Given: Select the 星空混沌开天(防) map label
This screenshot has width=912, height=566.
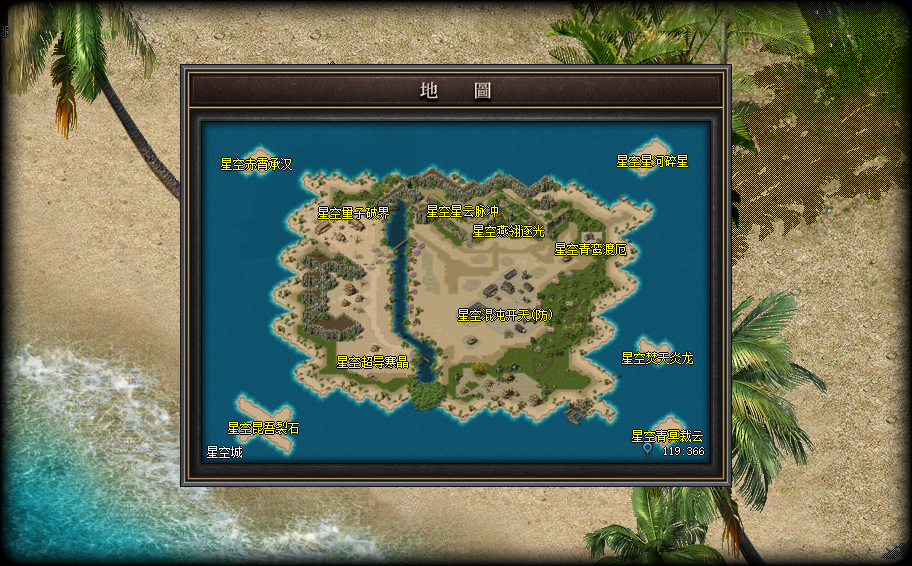Looking at the screenshot, I should tap(504, 315).
